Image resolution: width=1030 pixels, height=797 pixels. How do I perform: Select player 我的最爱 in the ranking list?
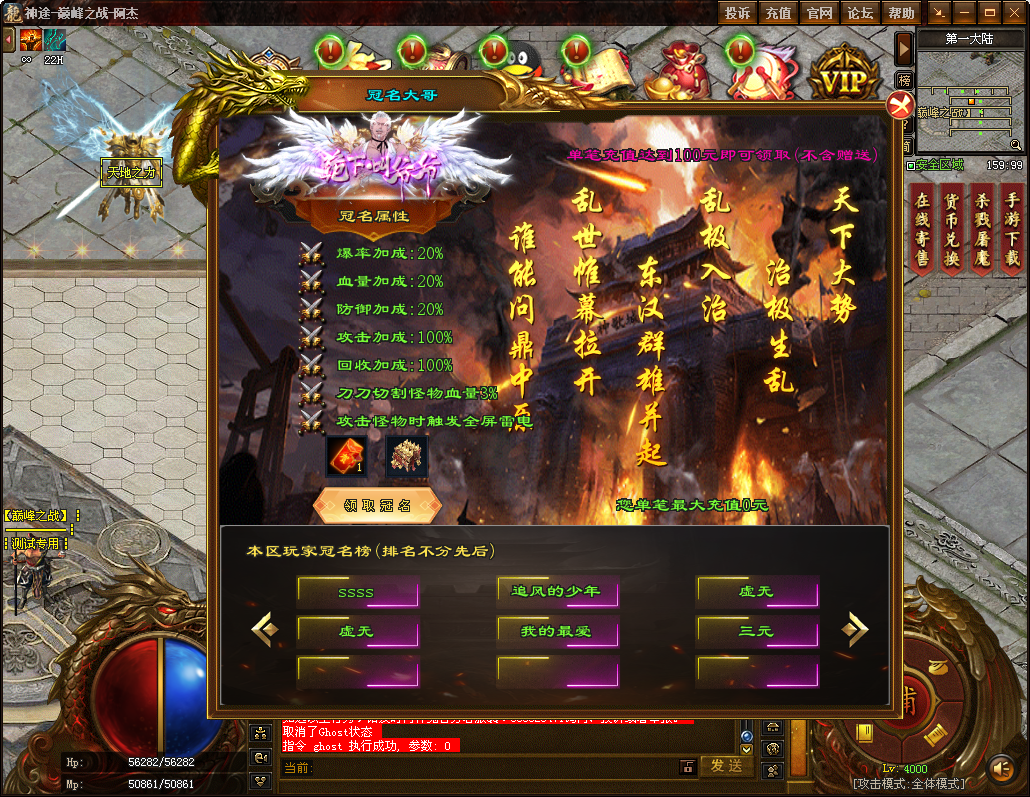pos(557,631)
